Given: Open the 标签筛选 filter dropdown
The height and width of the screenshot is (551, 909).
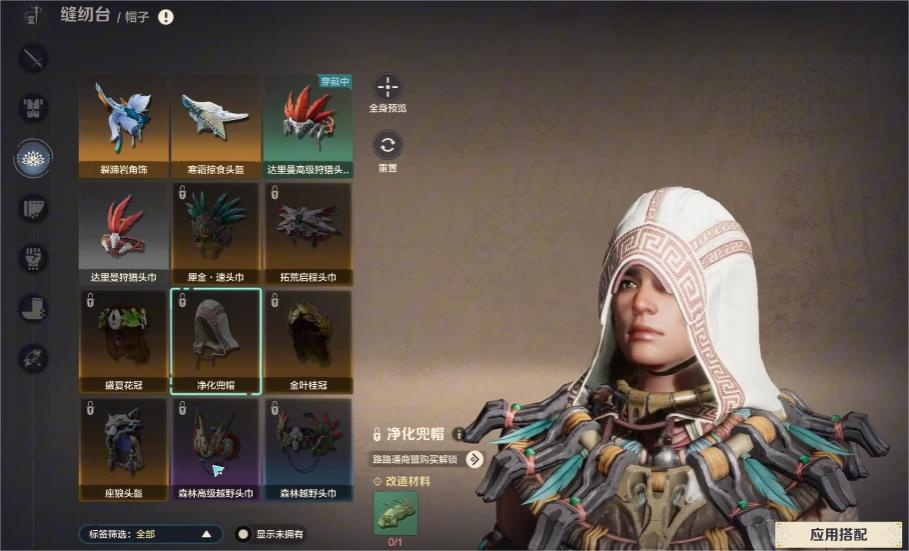Looking at the screenshot, I should pyautogui.click(x=151, y=534).
